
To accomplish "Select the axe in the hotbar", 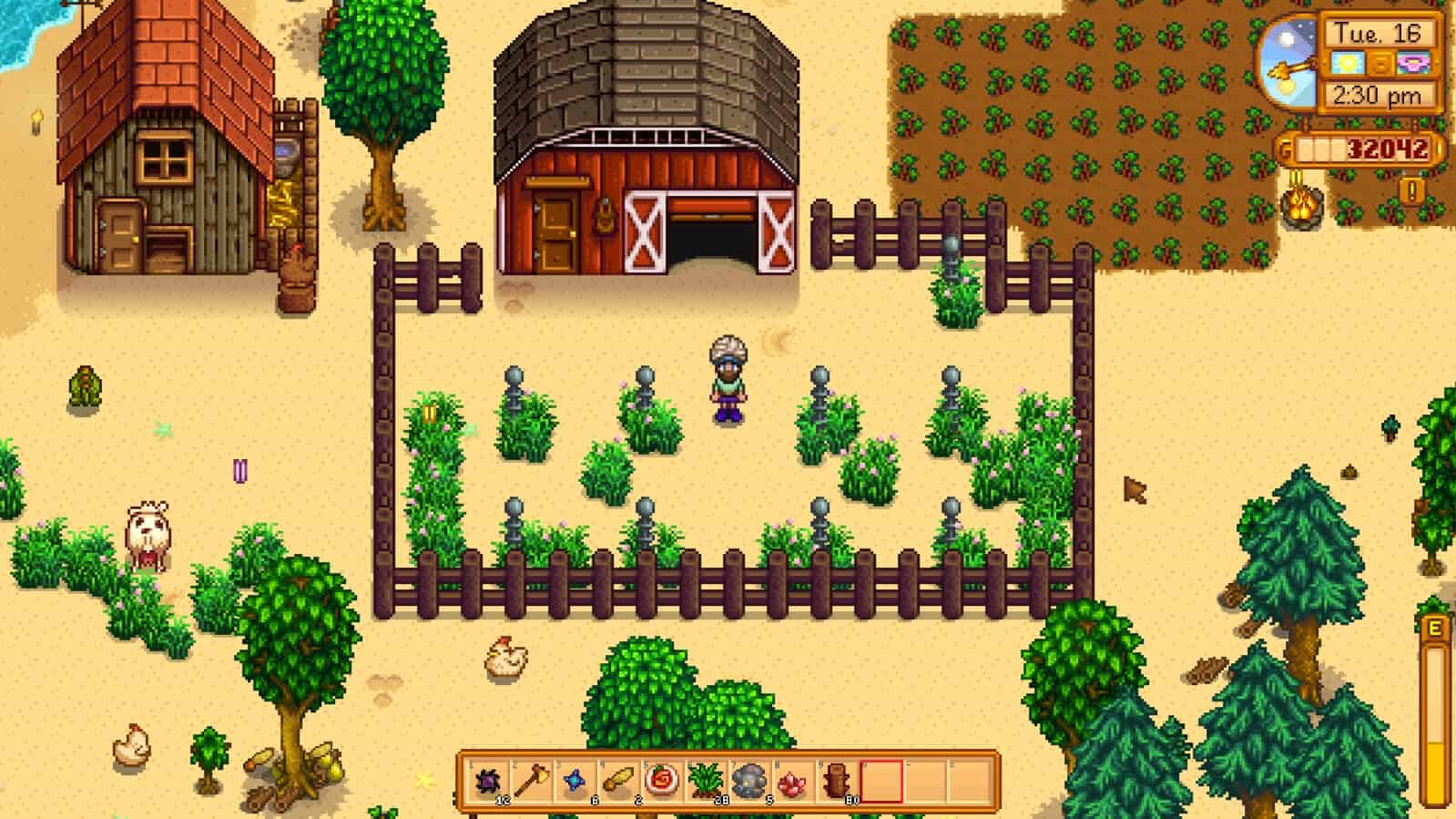I will click(533, 781).
